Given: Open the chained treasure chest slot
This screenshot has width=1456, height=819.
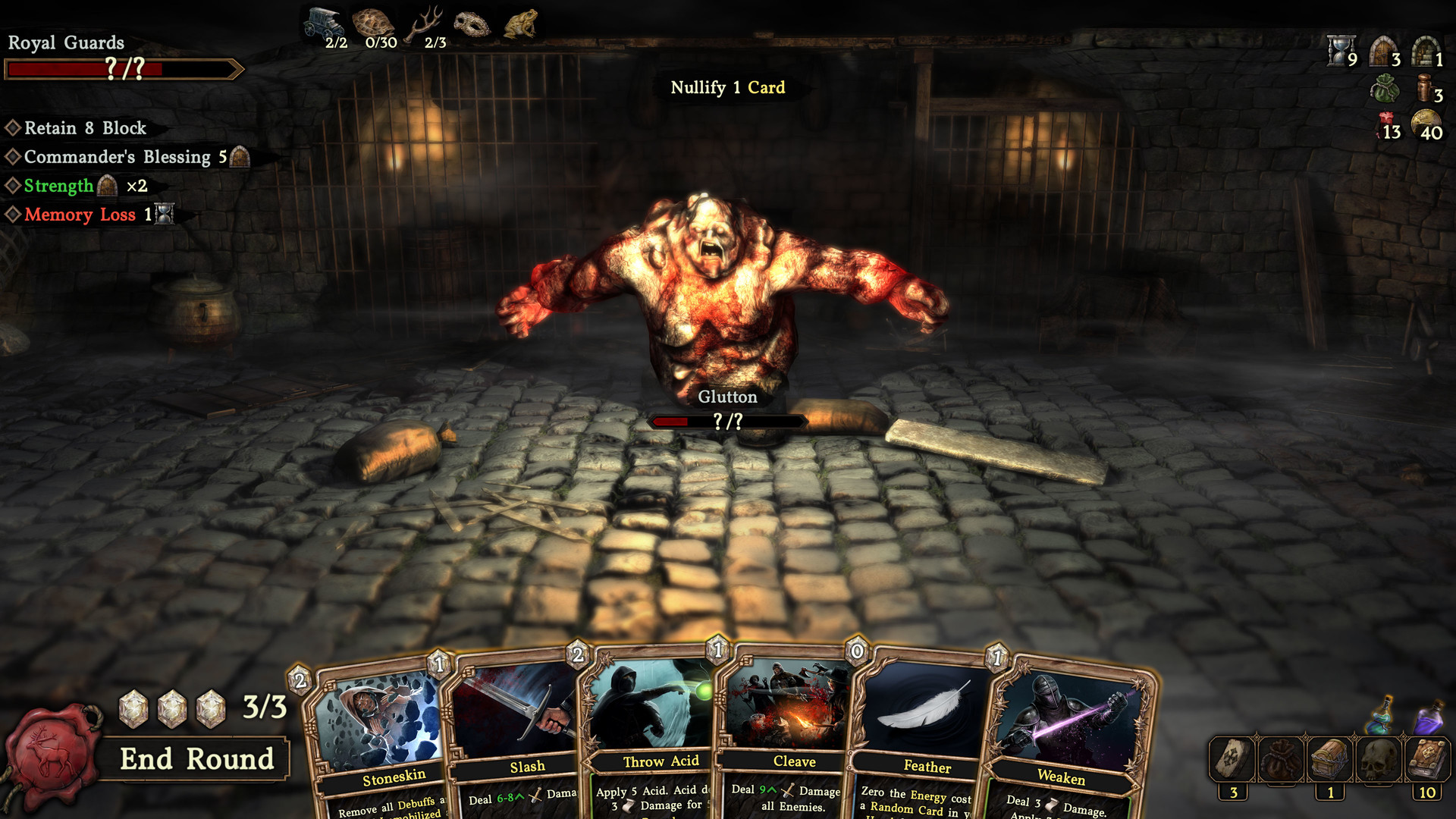Looking at the screenshot, I should pos(1330,759).
